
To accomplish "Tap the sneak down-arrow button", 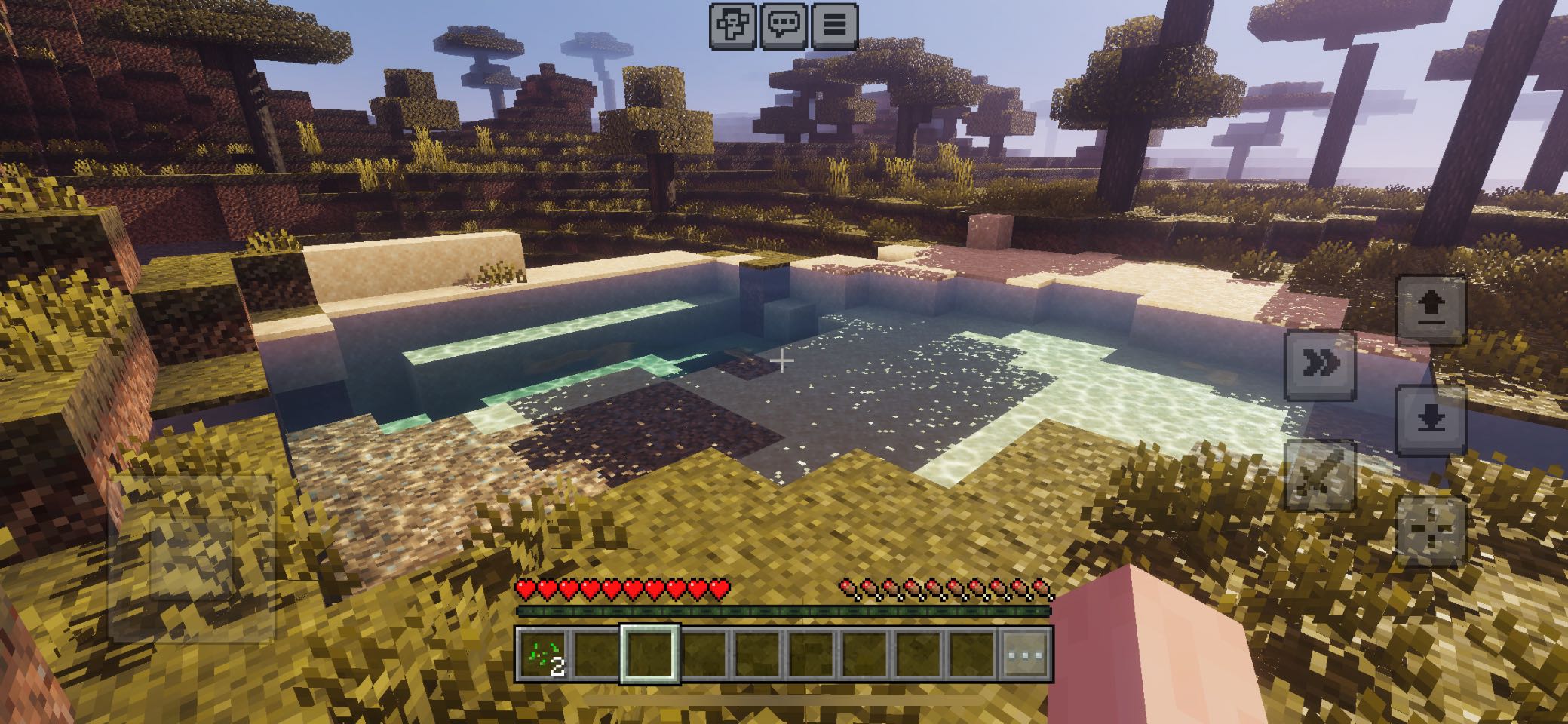I will (x=1431, y=420).
